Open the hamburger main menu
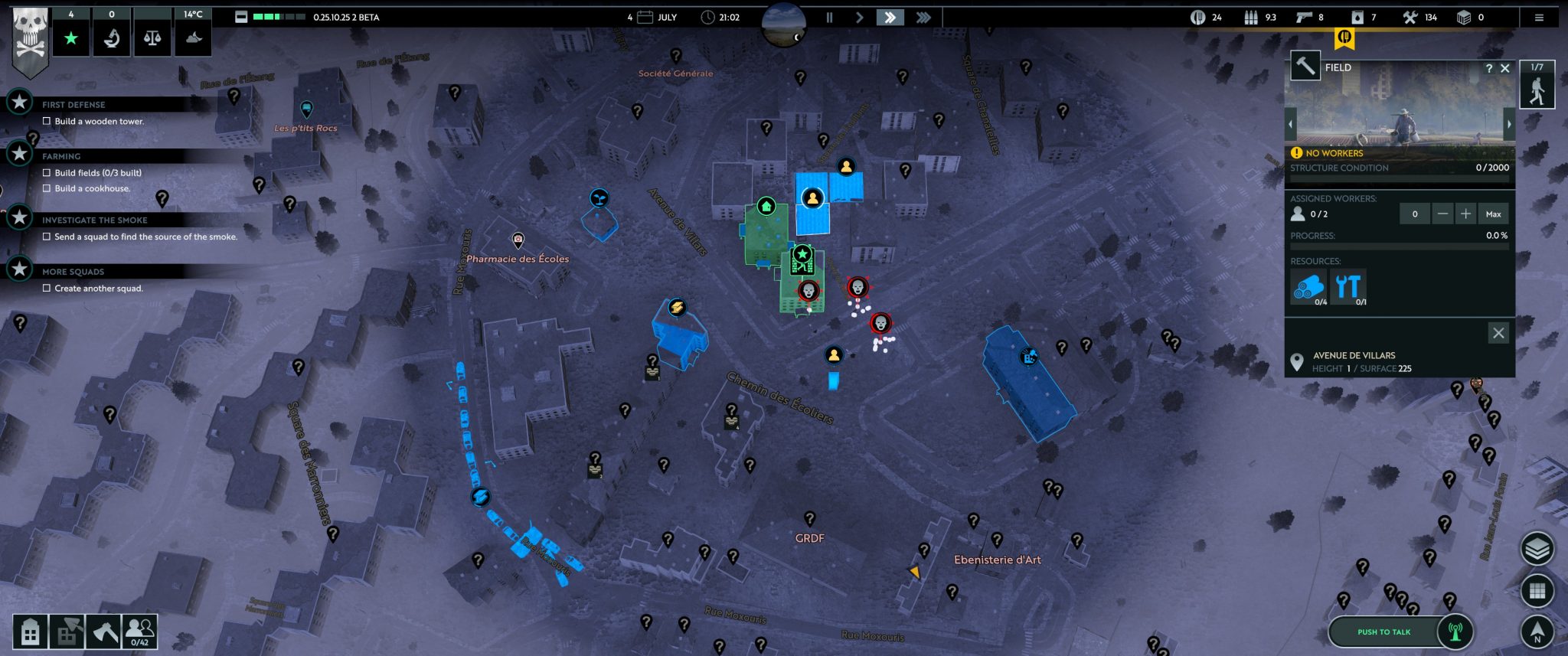This screenshot has width=1568, height=656. 1539,18
